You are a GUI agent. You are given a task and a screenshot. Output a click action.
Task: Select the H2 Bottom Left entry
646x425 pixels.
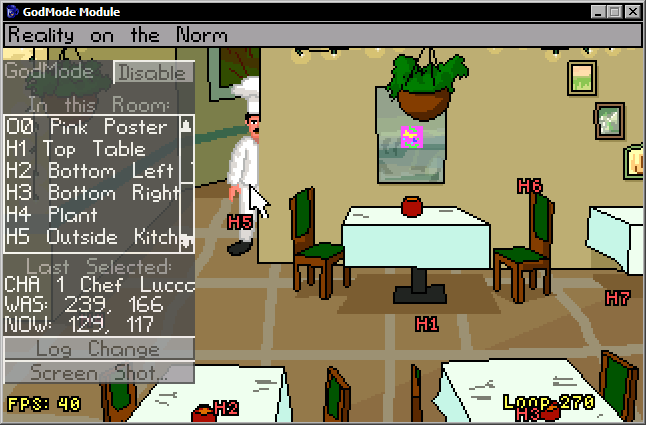click(88, 171)
